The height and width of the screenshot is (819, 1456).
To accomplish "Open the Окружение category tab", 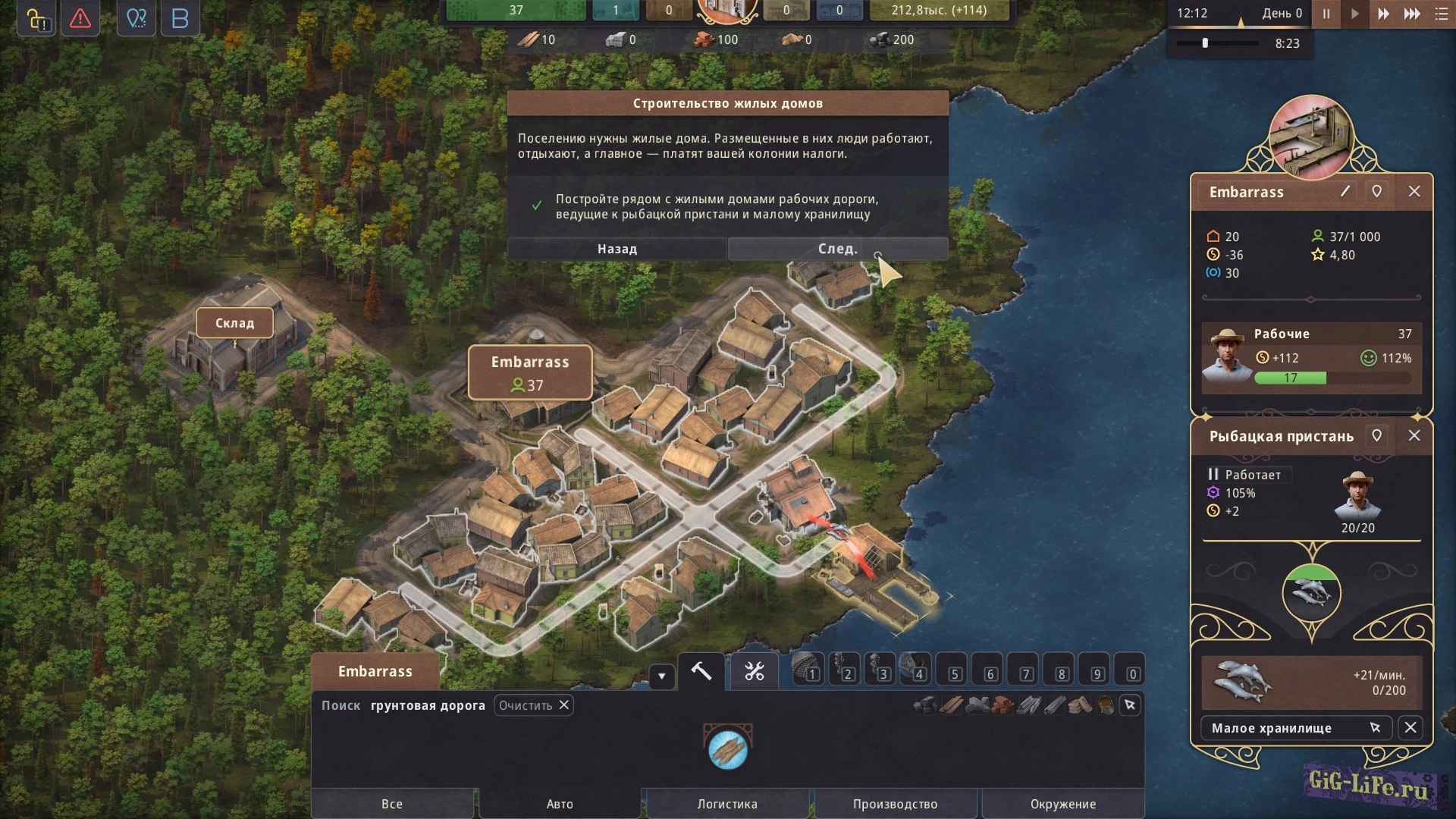I will [x=1063, y=804].
